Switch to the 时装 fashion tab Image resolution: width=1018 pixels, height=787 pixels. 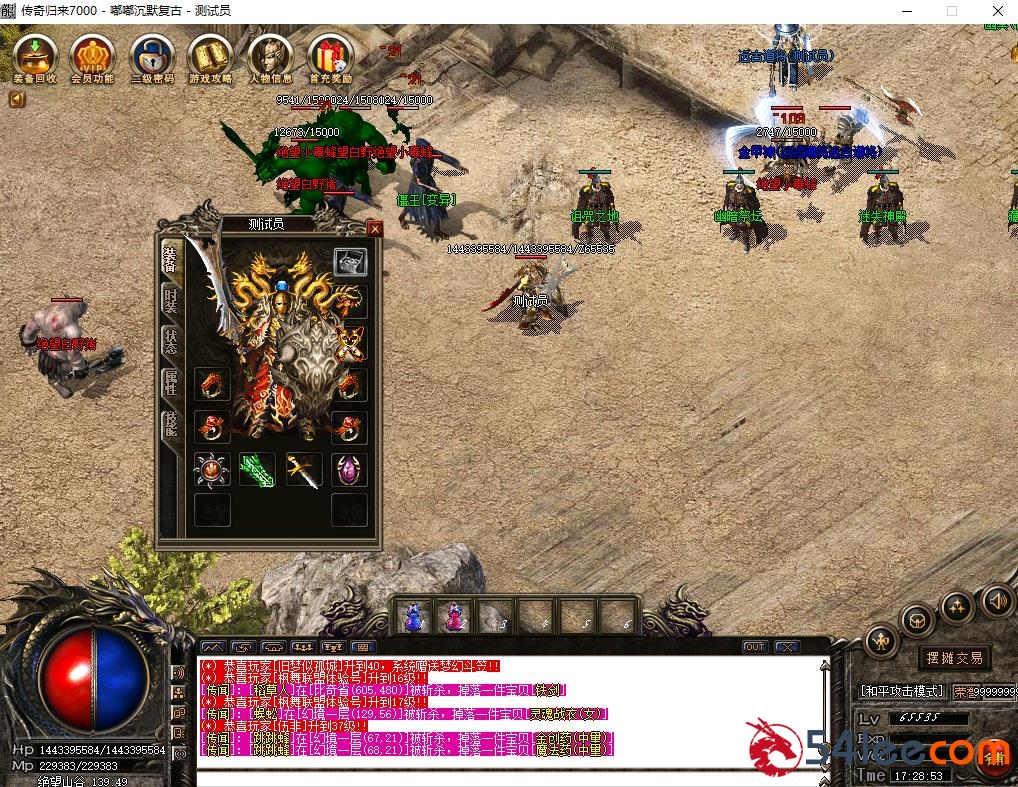pos(171,299)
